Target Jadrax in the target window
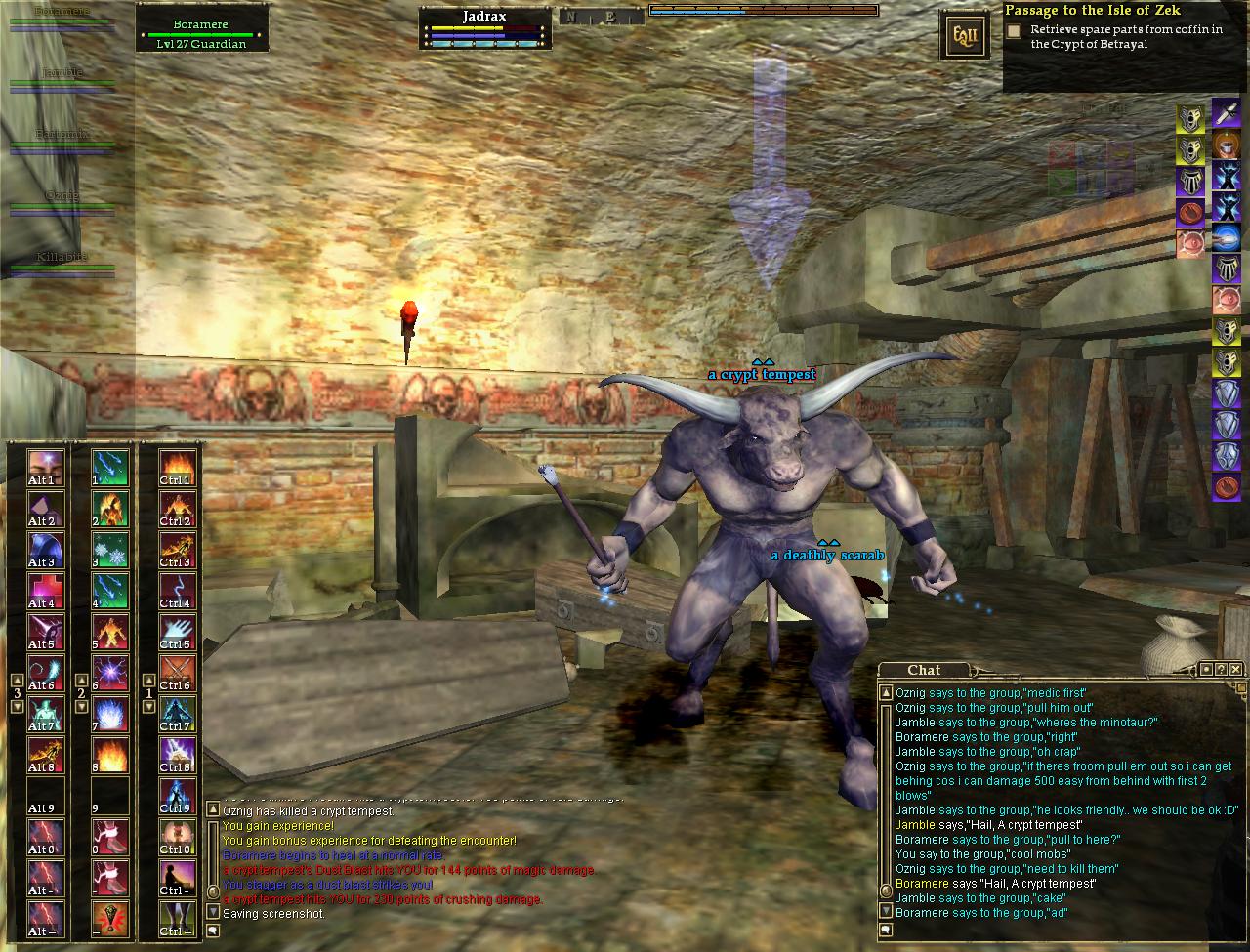The image size is (1250, 952). click(485, 29)
